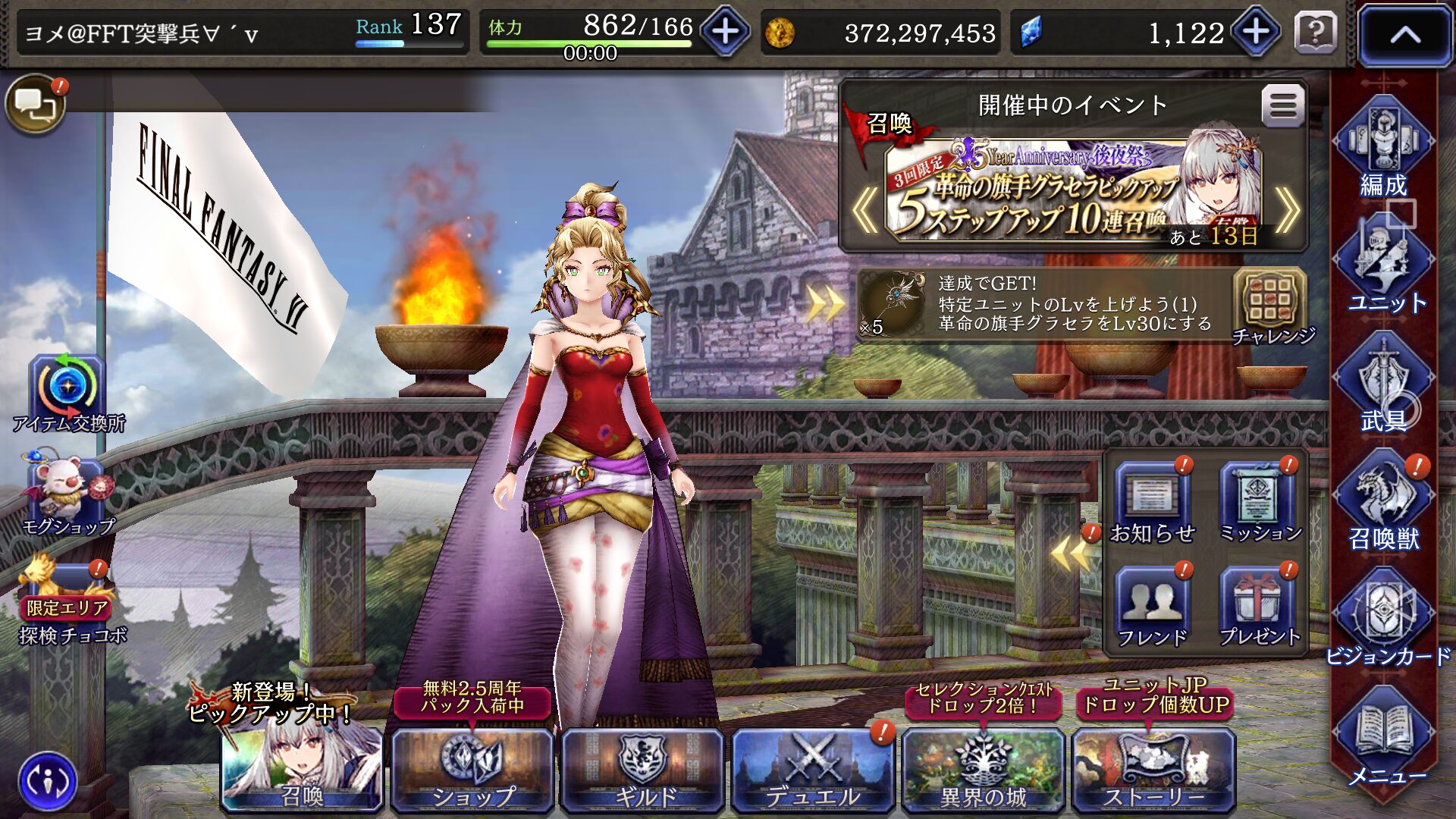This screenshot has height=819, width=1456.
Task: Open the デュエル duel mode
Action: tap(813, 770)
